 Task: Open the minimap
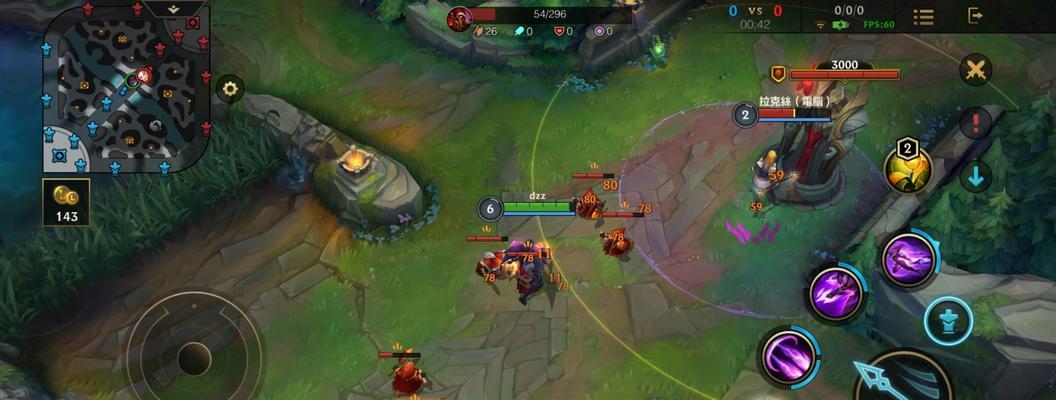coord(125,92)
